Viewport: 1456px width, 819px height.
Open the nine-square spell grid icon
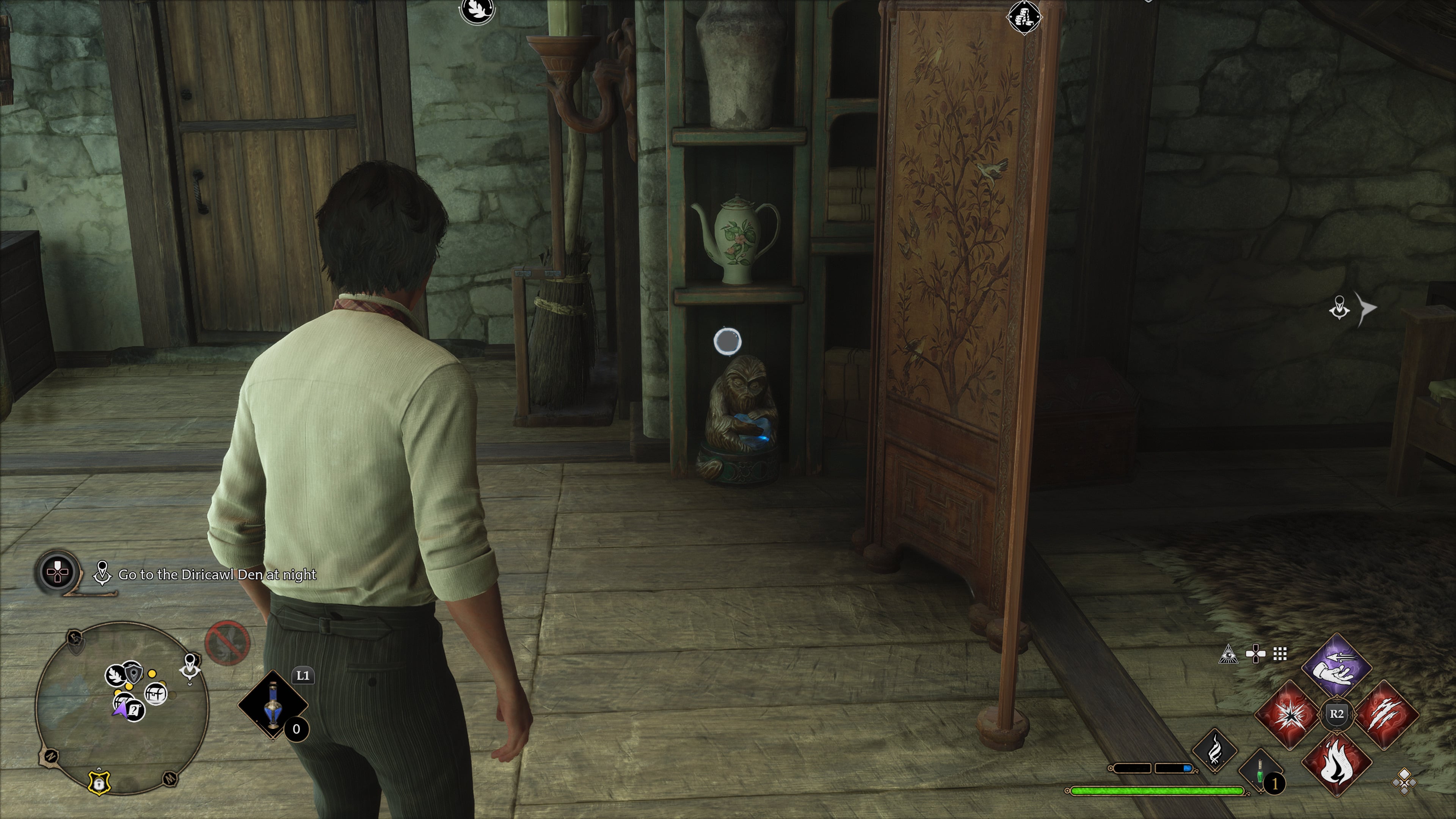click(x=1280, y=654)
